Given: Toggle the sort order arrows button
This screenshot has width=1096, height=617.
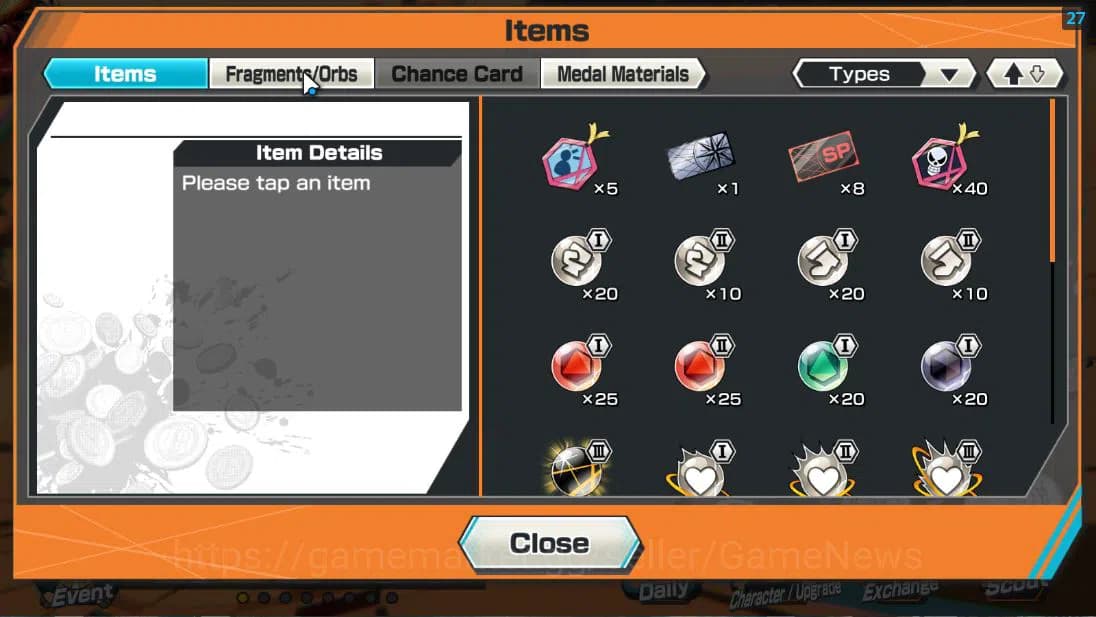Looking at the screenshot, I should tap(1024, 74).
